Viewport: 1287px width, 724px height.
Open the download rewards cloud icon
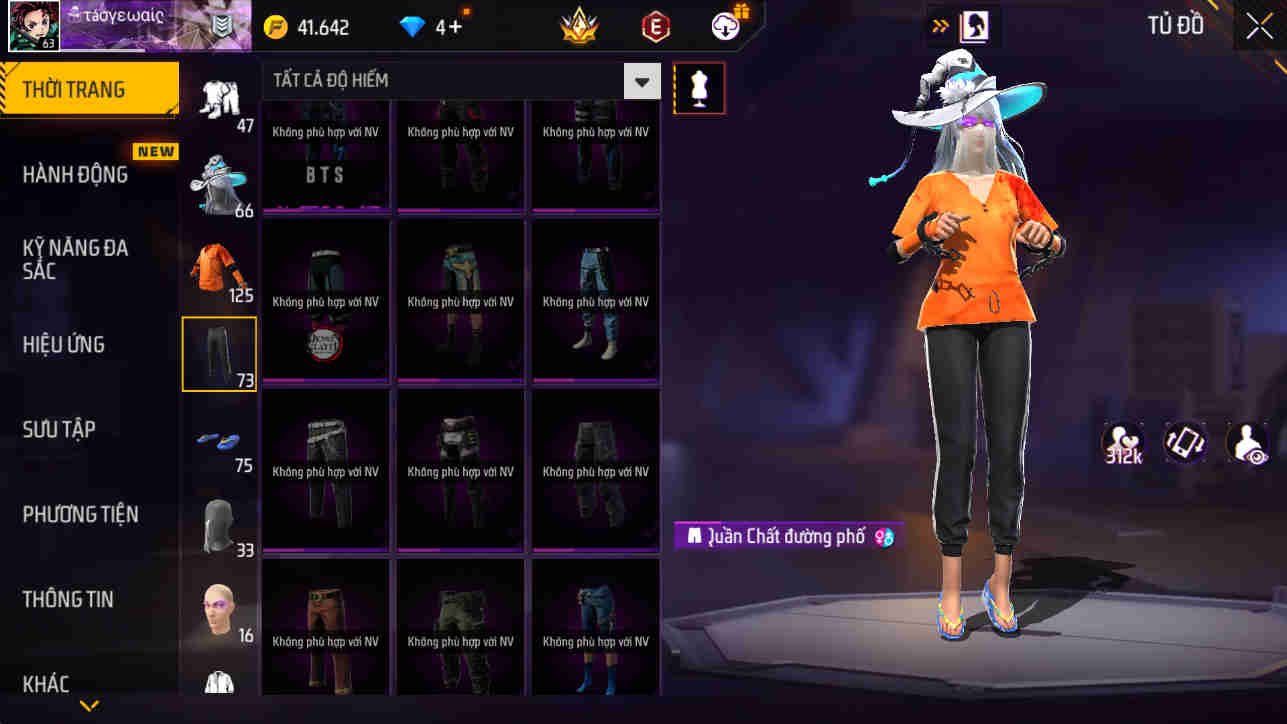[x=727, y=26]
